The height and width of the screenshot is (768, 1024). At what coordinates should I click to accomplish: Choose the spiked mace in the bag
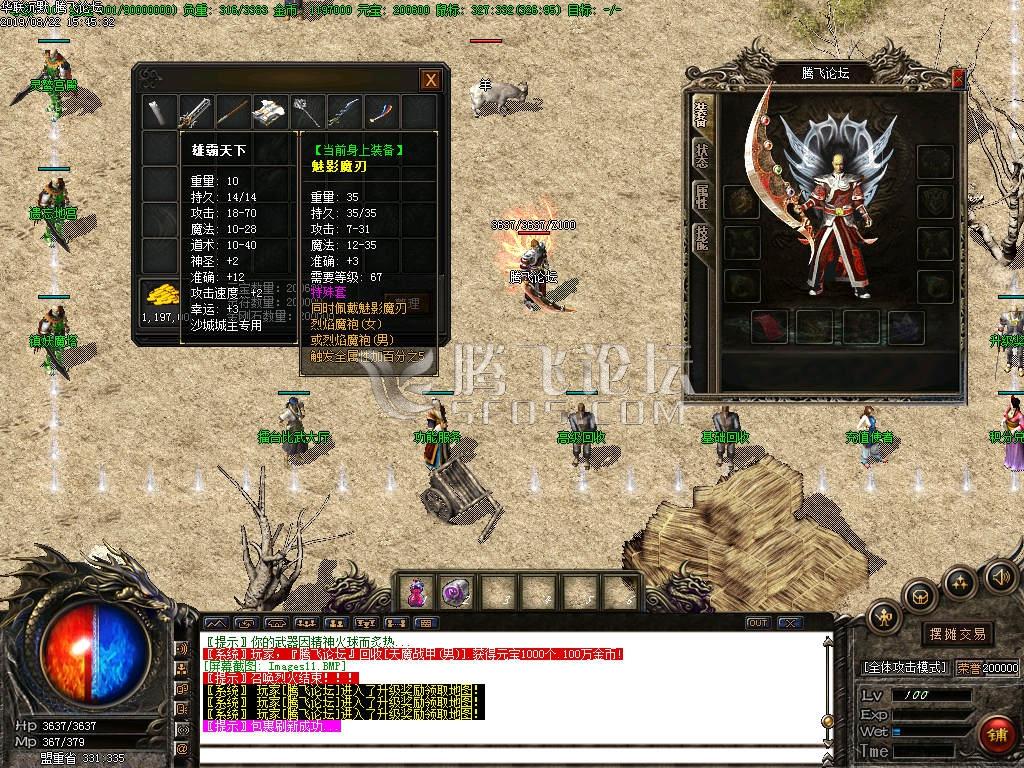[307, 112]
